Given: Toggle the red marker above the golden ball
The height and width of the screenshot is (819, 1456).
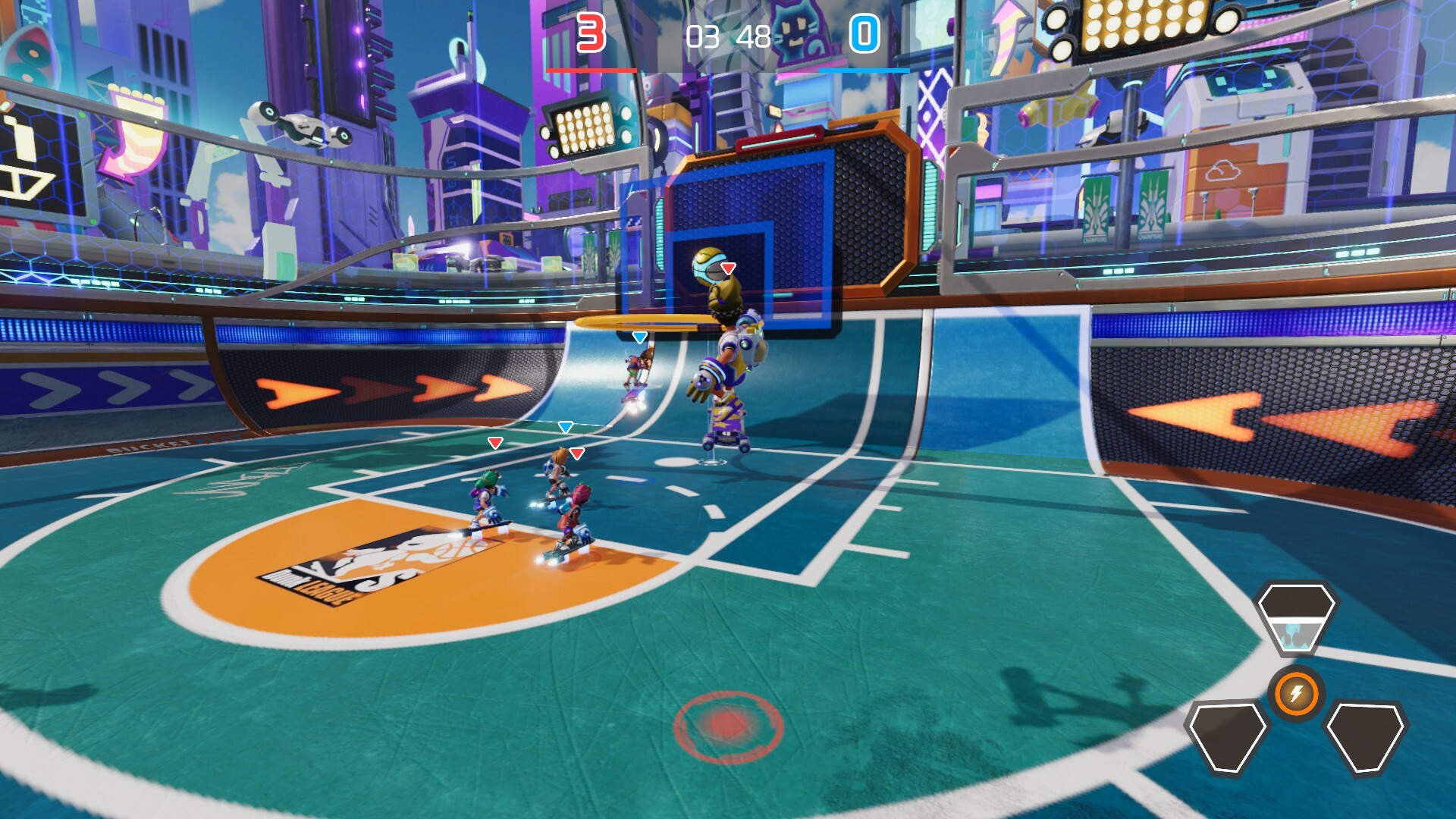Looking at the screenshot, I should (x=726, y=267).
